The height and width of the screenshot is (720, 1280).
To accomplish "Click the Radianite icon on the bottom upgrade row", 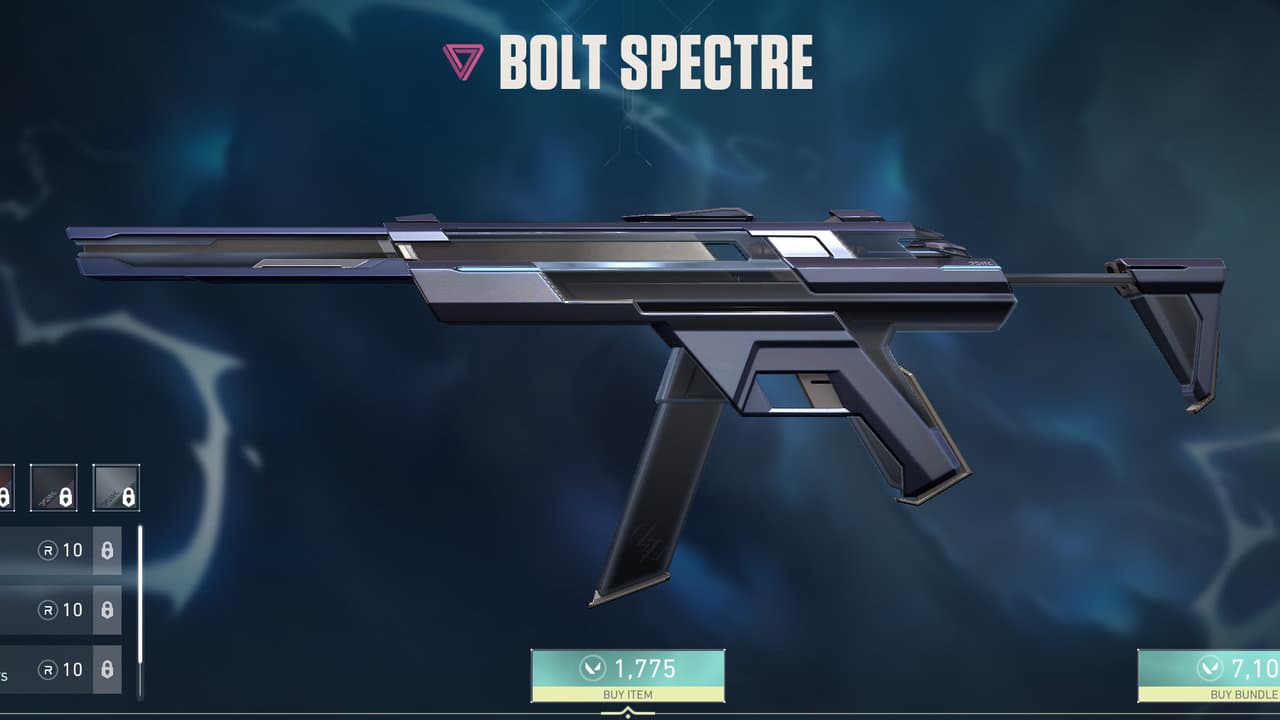I will (x=47, y=668).
